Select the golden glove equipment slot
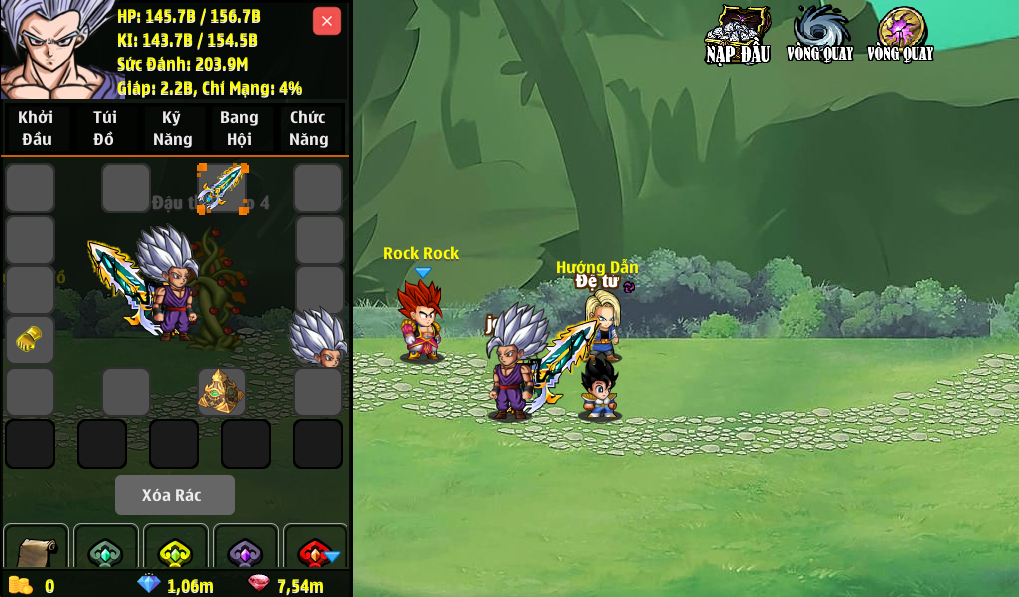Viewport: 1019px width, 597px height. [30, 340]
